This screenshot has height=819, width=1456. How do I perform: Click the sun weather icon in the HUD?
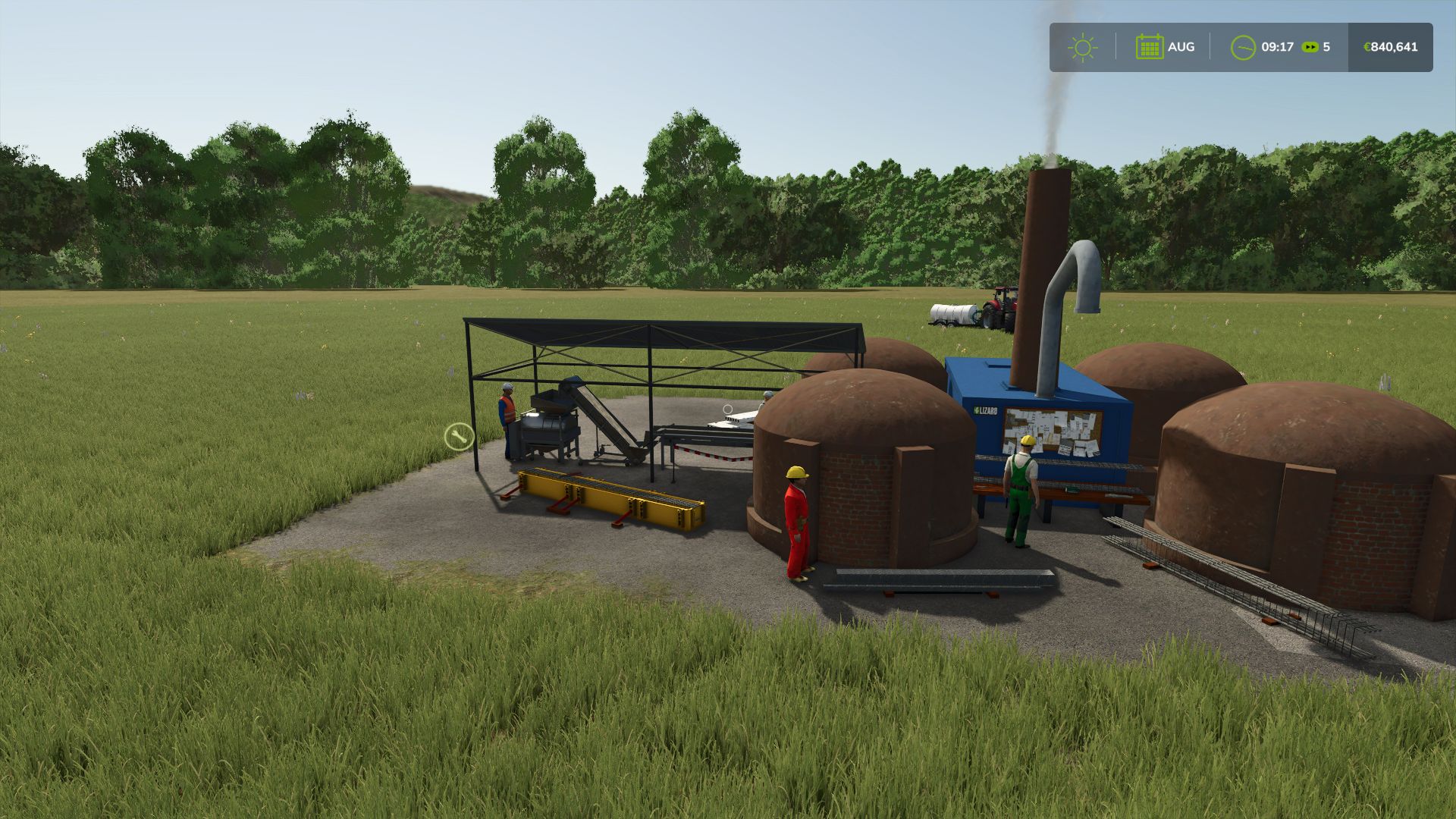point(1083,47)
